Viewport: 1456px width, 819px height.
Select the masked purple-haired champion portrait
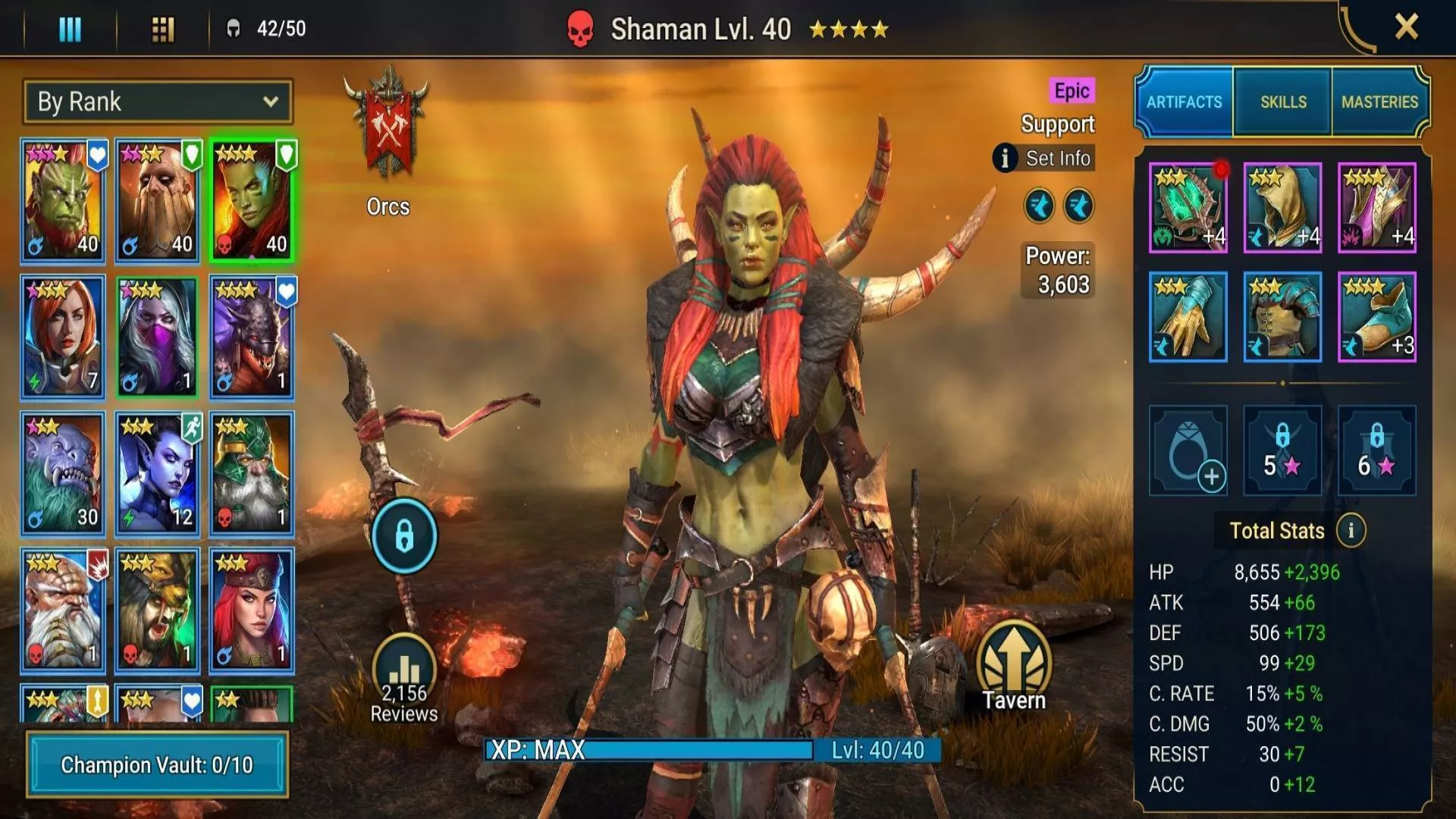click(157, 336)
